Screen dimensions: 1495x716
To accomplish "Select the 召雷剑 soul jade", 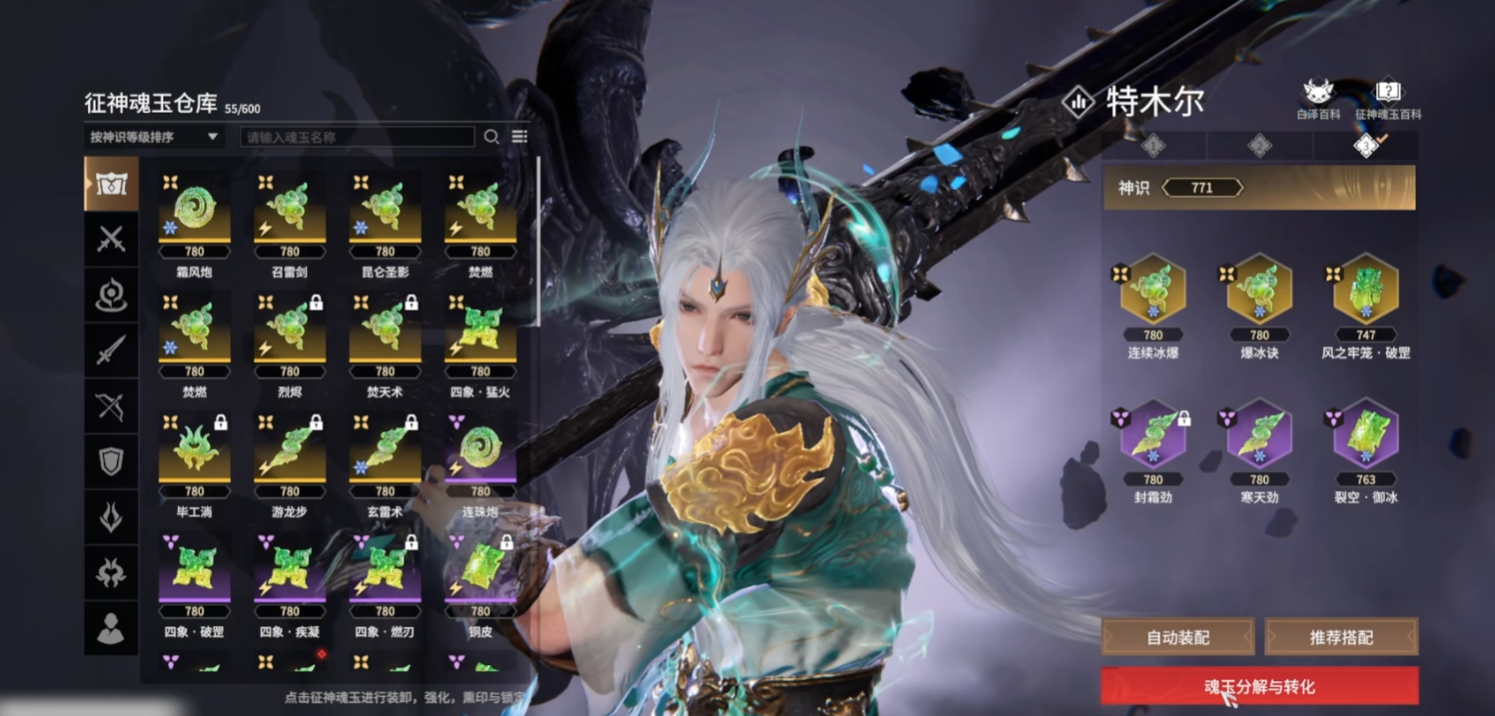I will [289, 215].
